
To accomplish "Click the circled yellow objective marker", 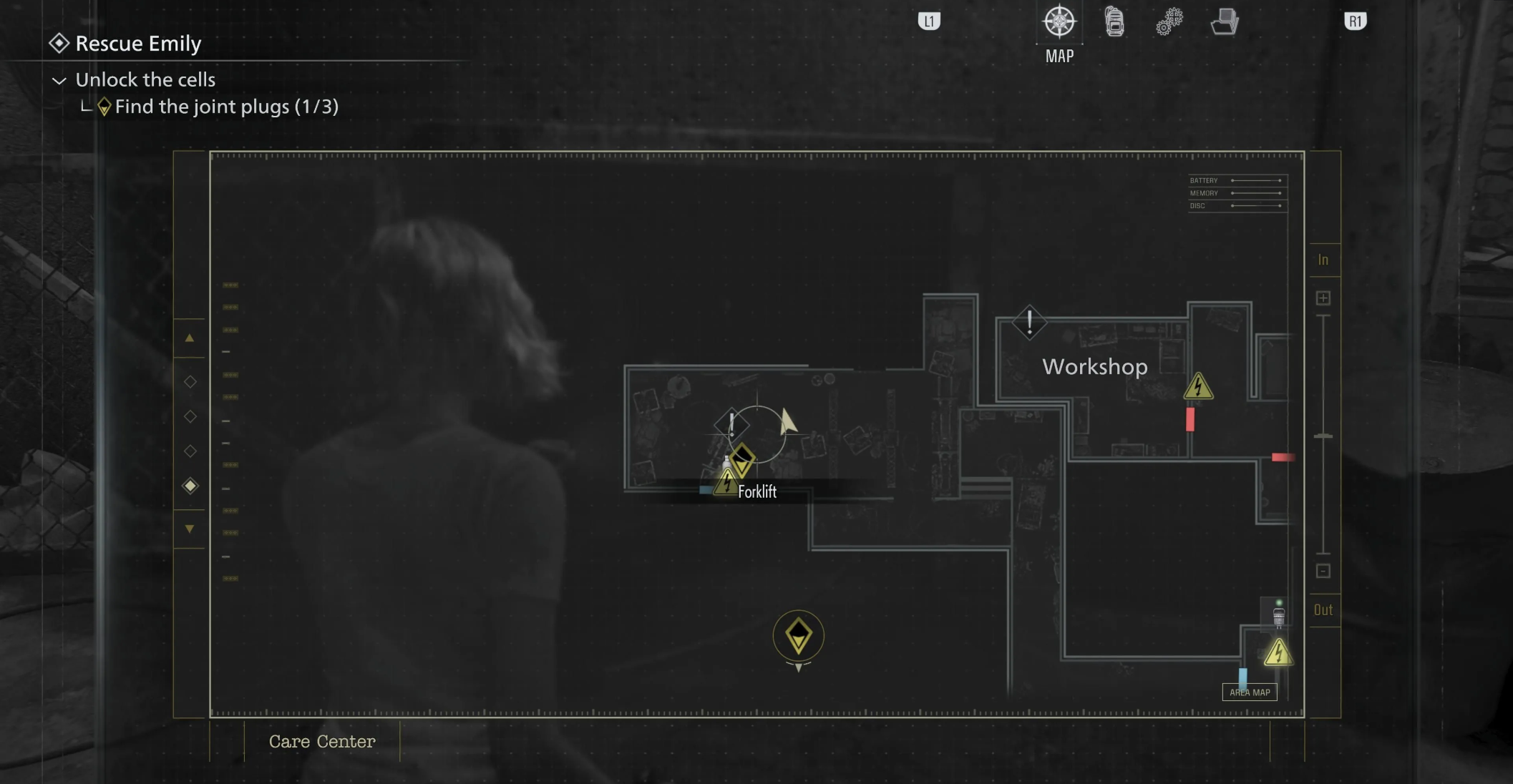I will (799, 636).
